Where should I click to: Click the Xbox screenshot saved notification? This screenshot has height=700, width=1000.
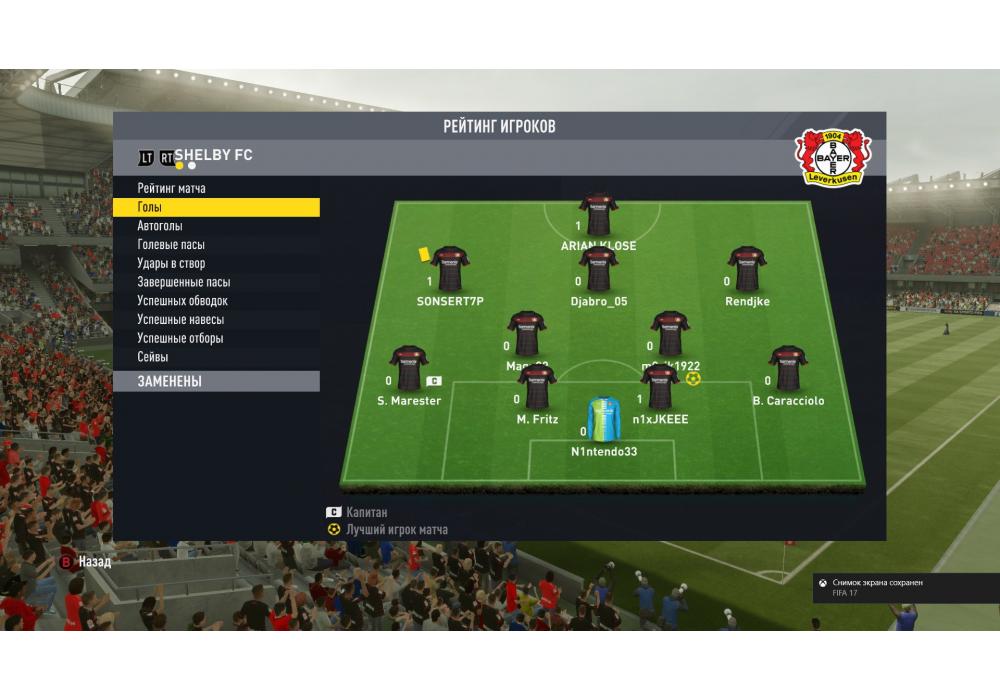(895, 587)
